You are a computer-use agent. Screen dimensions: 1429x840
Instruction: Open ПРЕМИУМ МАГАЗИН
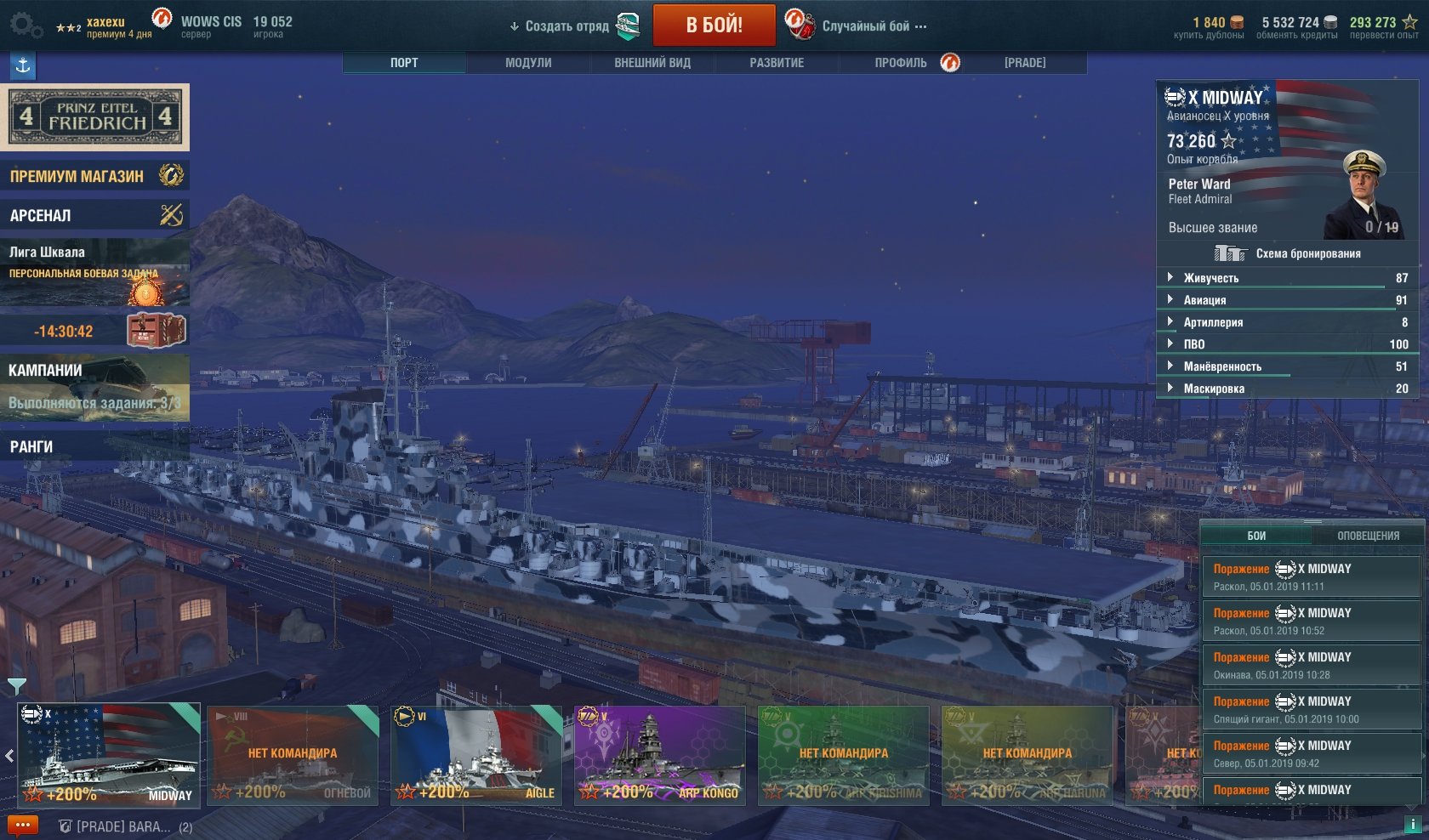(94, 176)
